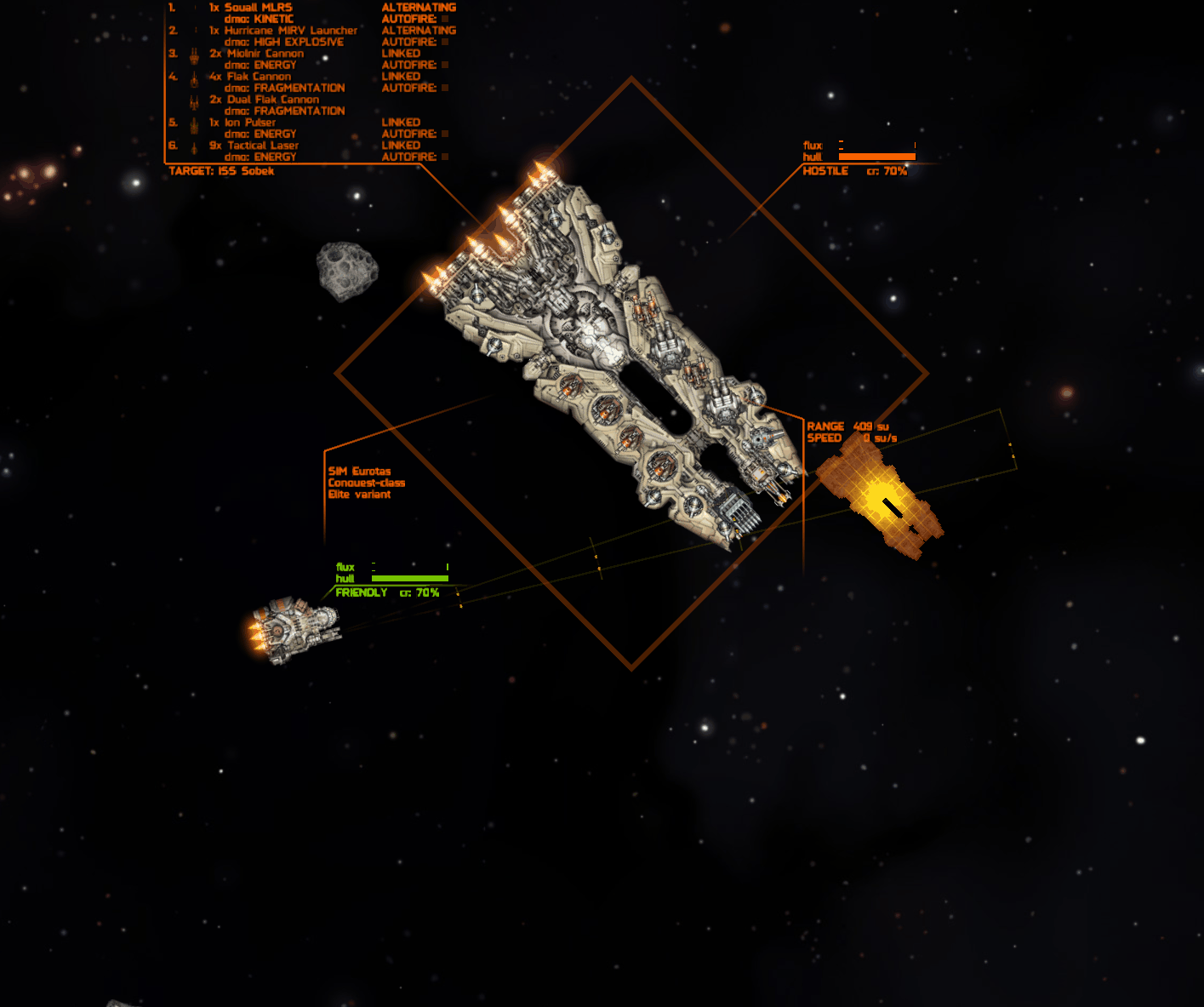Toggle autofire for Tactical Laser group
This screenshot has height=1007, width=1204.
click(445, 156)
